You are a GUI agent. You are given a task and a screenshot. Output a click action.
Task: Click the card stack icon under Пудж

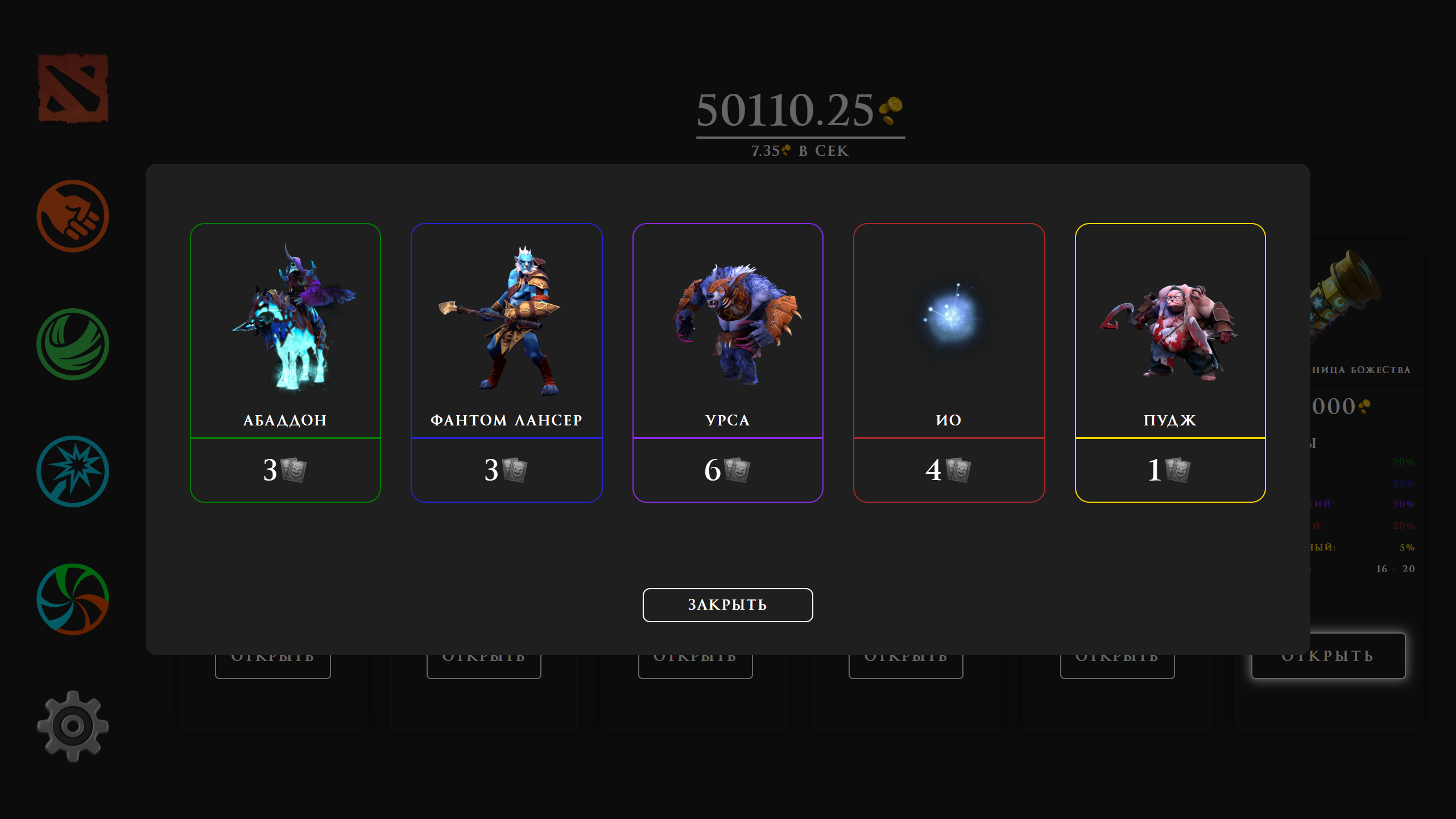click(x=1177, y=470)
